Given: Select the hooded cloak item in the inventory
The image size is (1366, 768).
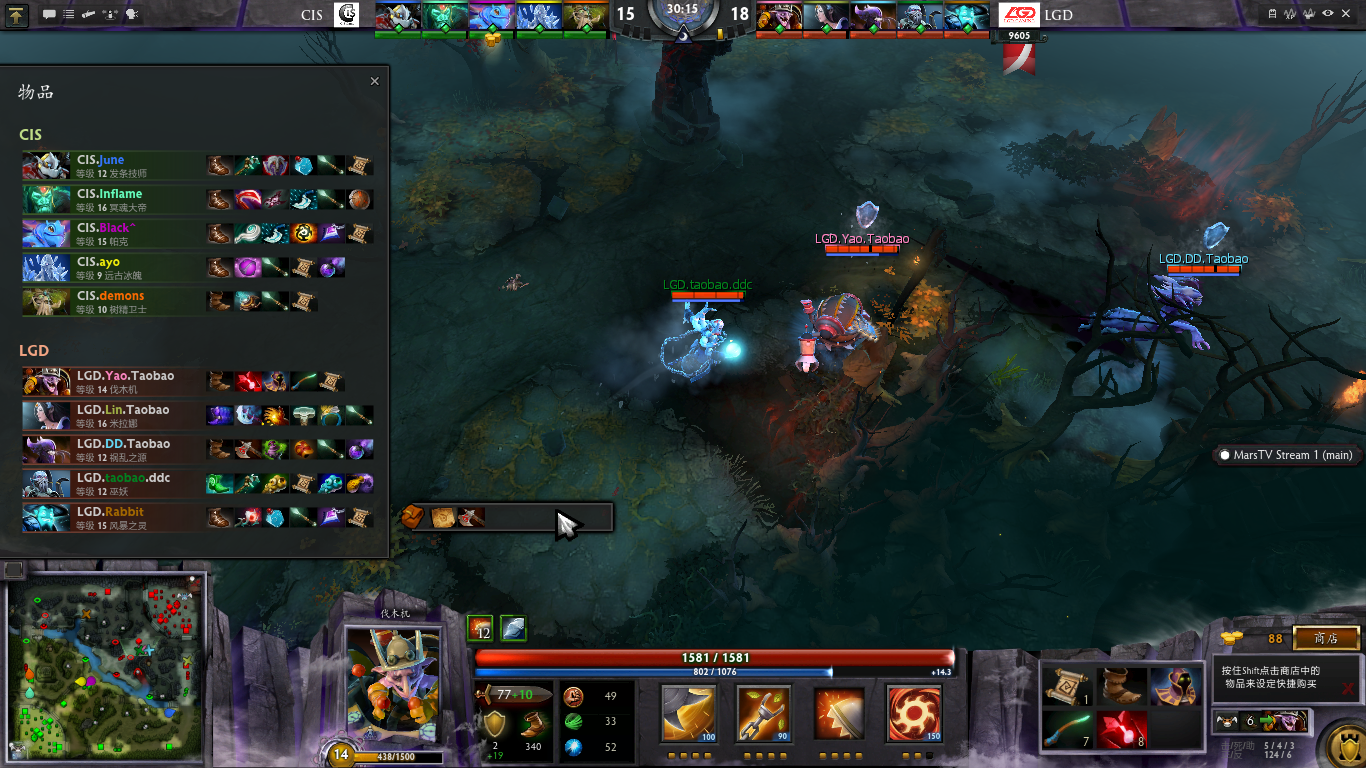Looking at the screenshot, I should (x=1174, y=686).
